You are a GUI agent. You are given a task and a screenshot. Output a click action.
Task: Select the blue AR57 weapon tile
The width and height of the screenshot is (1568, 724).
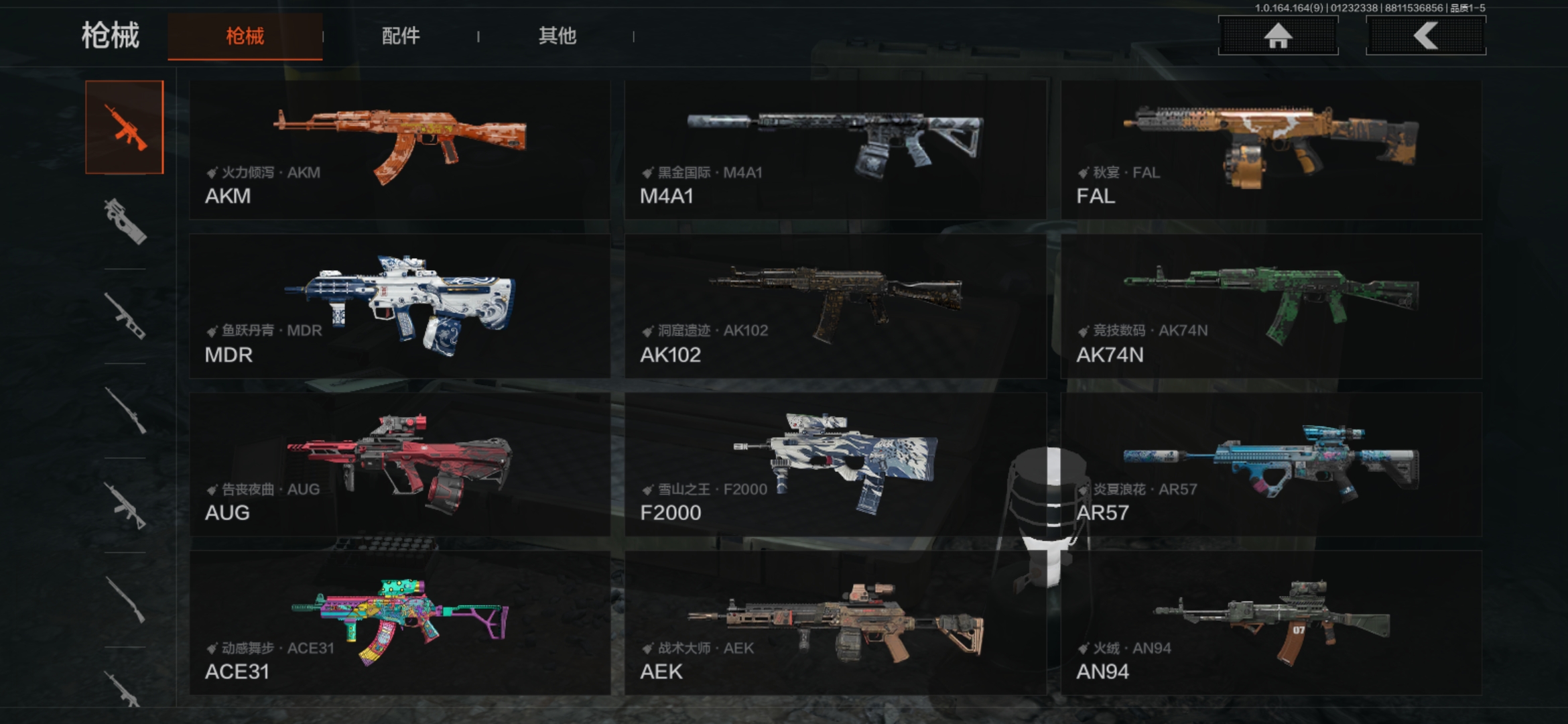(x=1271, y=465)
